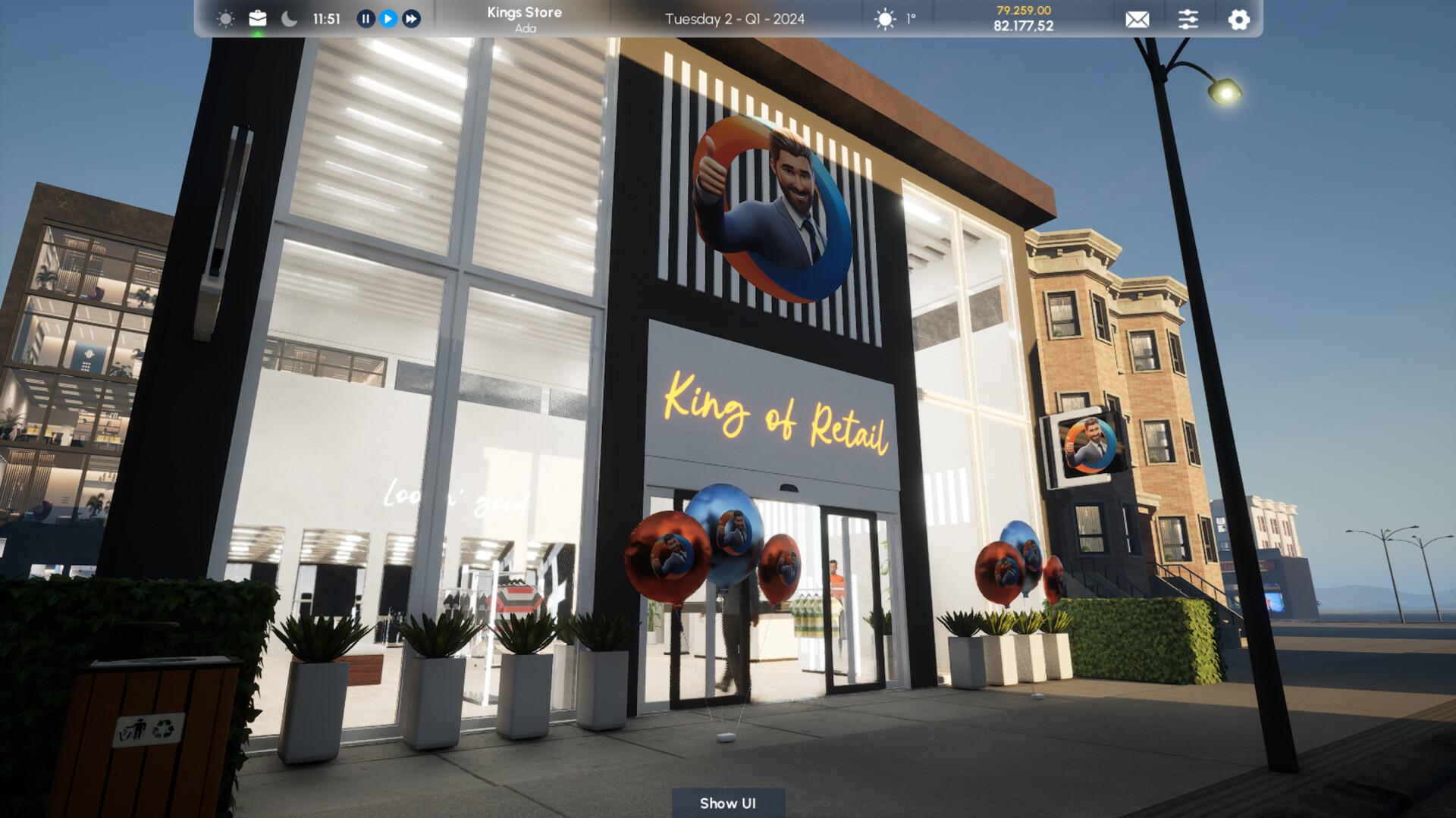Open the mail inbox envelope
Image resolution: width=1456 pixels, height=818 pixels.
coord(1137,20)
